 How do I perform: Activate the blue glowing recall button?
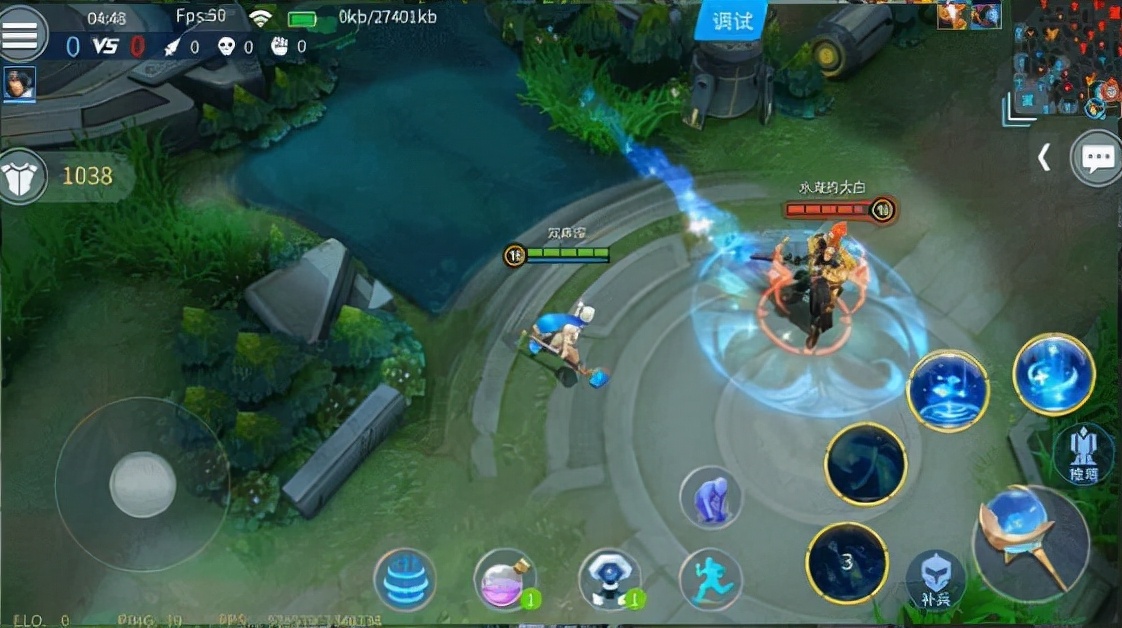pos(404,579)
